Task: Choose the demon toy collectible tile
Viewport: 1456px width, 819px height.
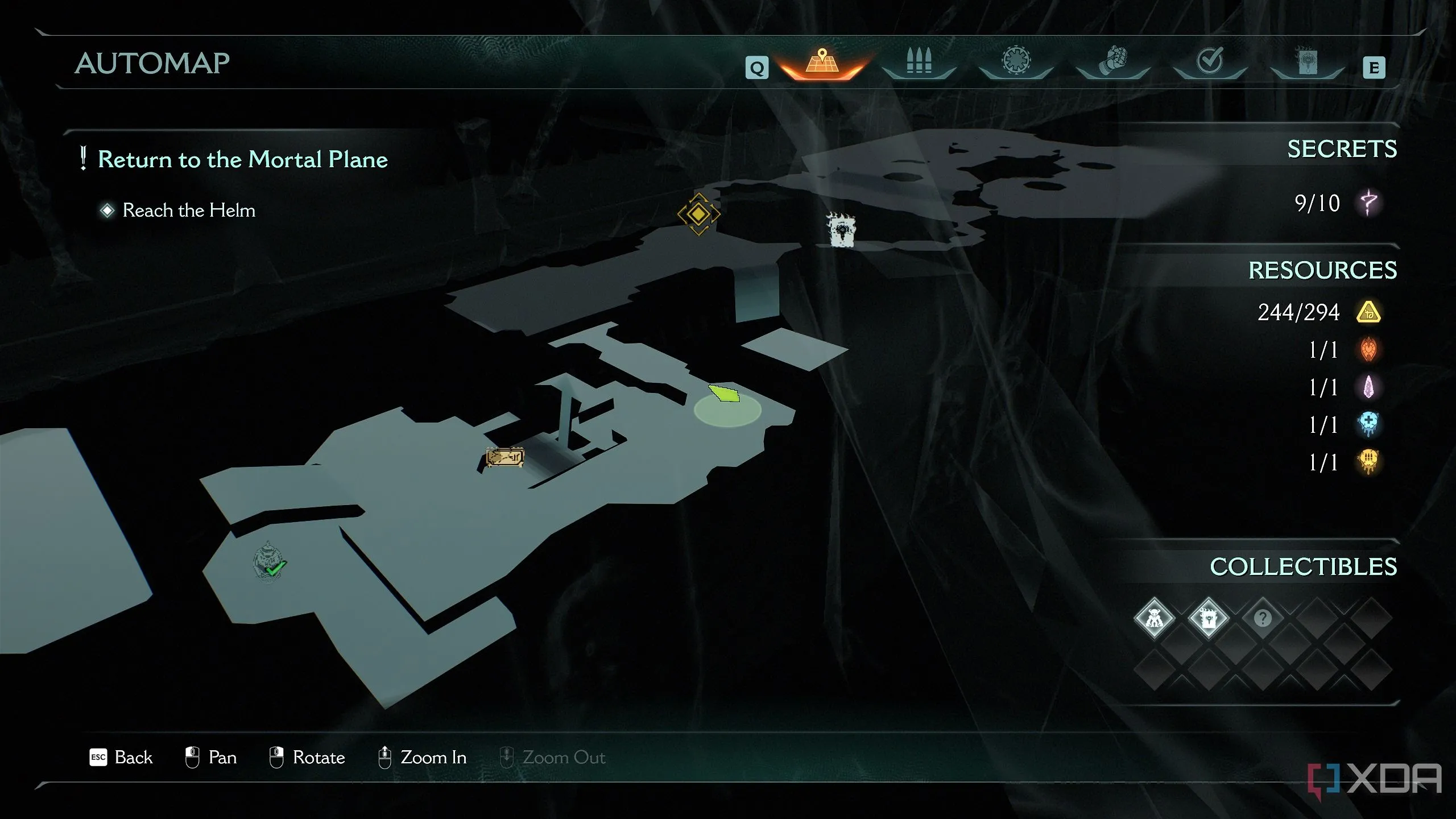Action: 1154,618
